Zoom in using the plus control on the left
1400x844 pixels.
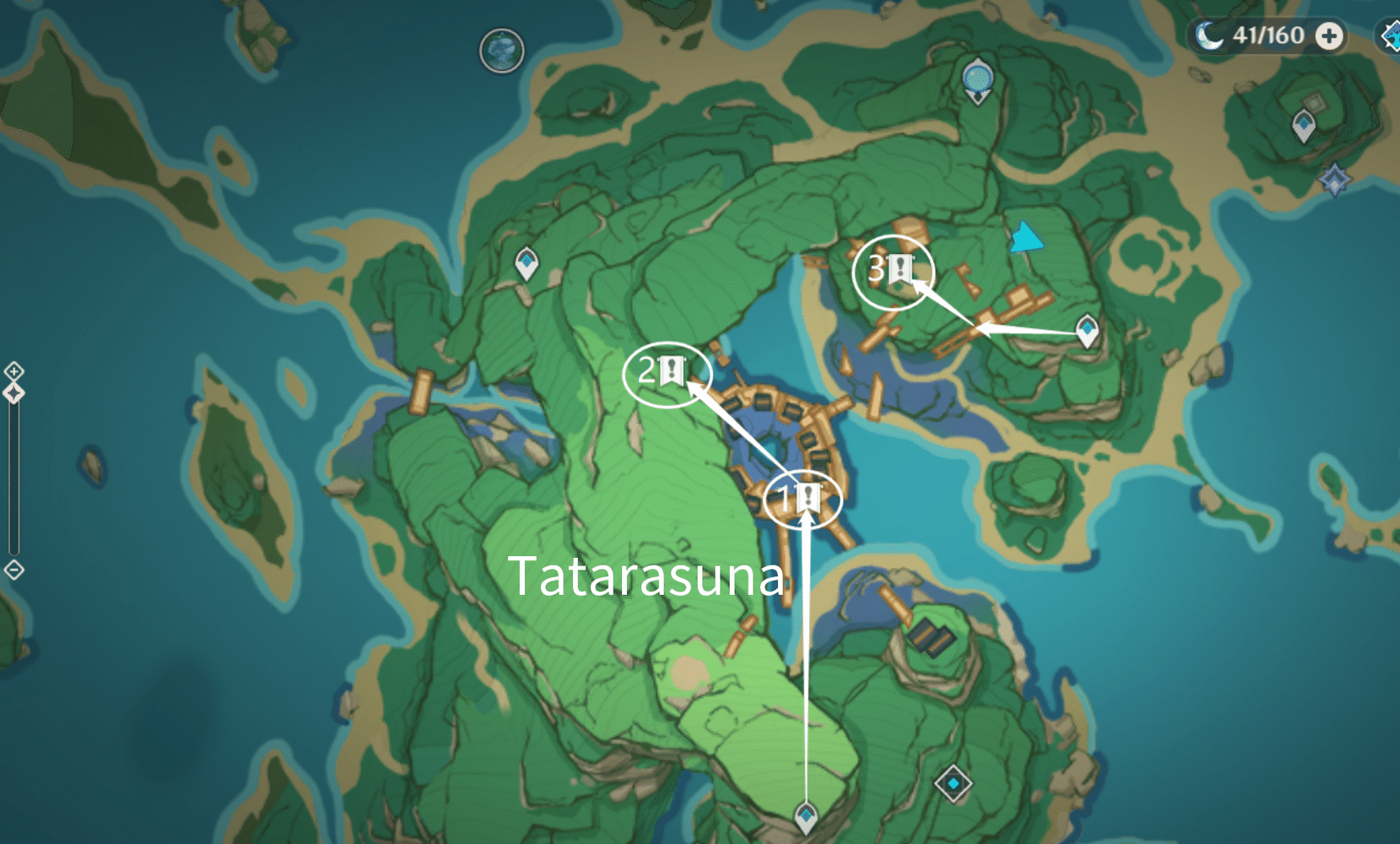pyautogui.click(x=14, y=371)
